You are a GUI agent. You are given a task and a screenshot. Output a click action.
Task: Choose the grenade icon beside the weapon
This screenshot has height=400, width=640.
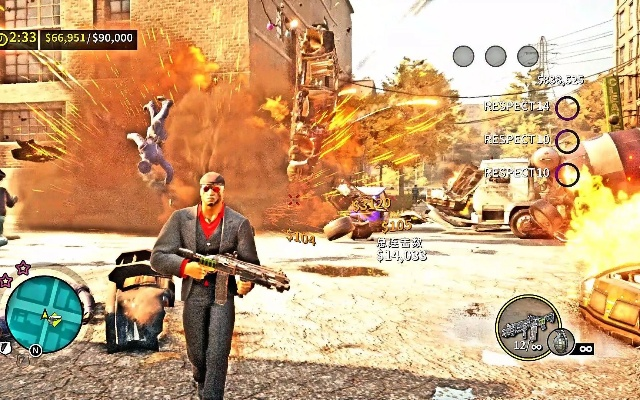pyautogui.click(x=561, y=342)
